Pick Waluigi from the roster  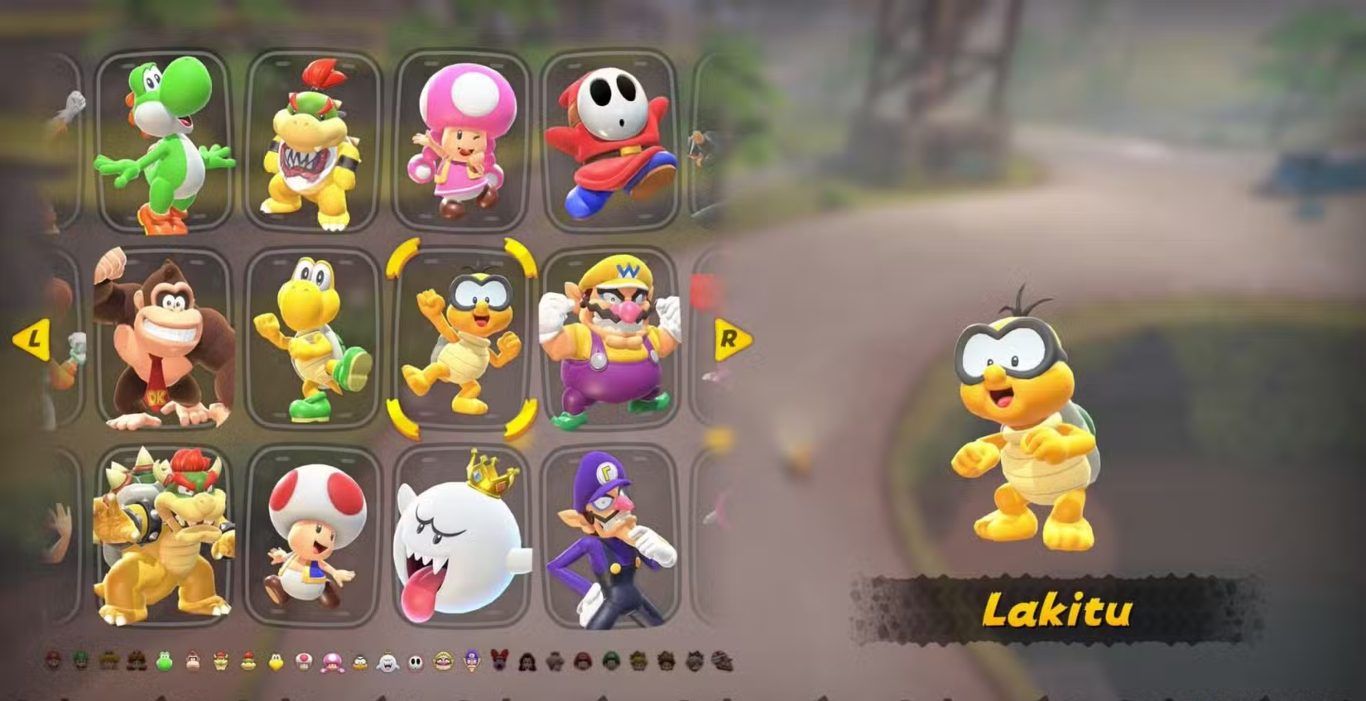[609, 535]
